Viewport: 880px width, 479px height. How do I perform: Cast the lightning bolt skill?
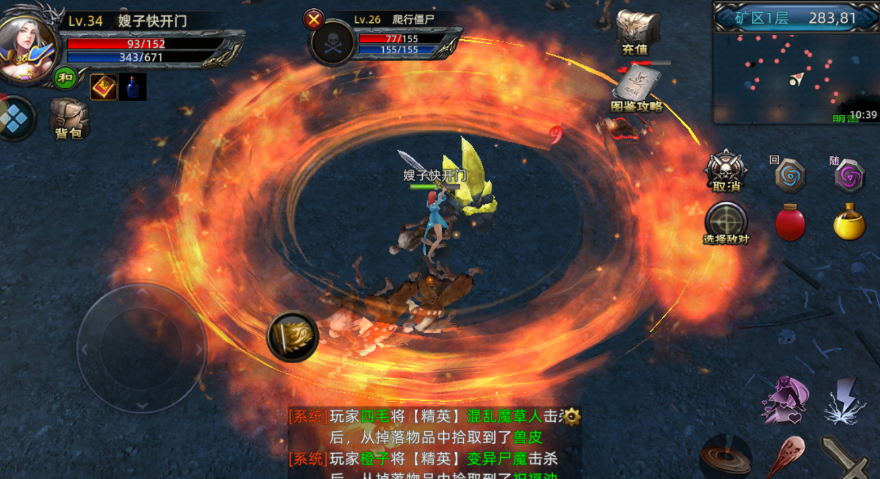[x=845, y=400]
